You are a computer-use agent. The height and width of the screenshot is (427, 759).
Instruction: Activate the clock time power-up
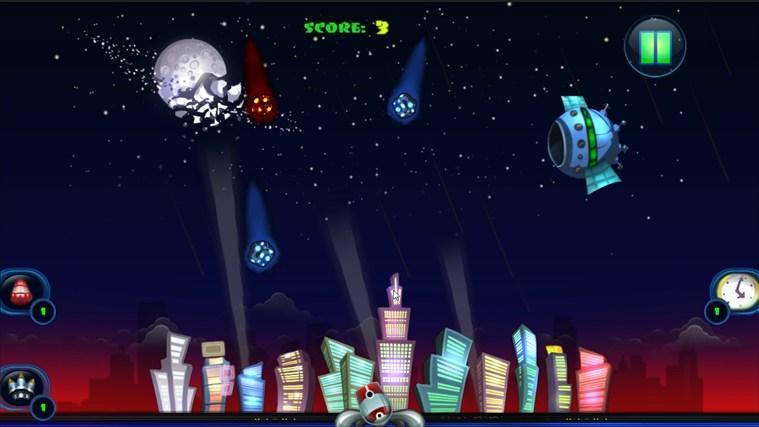[x=737, y=291]
